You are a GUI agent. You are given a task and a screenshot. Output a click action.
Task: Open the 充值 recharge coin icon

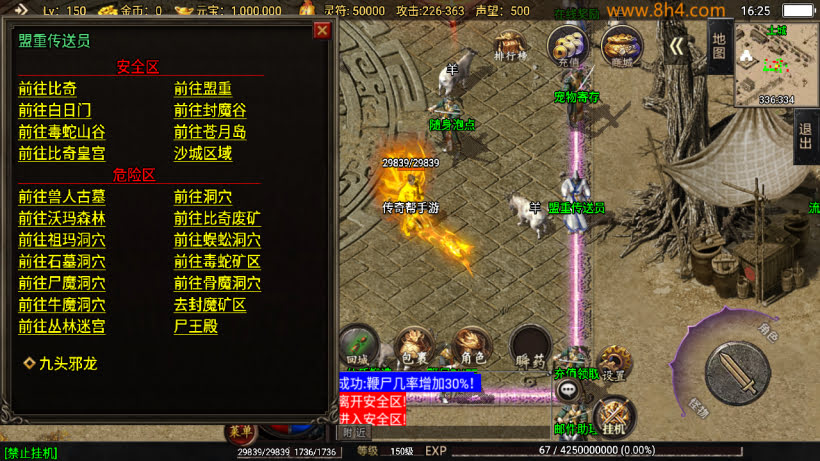coord(568,48)
